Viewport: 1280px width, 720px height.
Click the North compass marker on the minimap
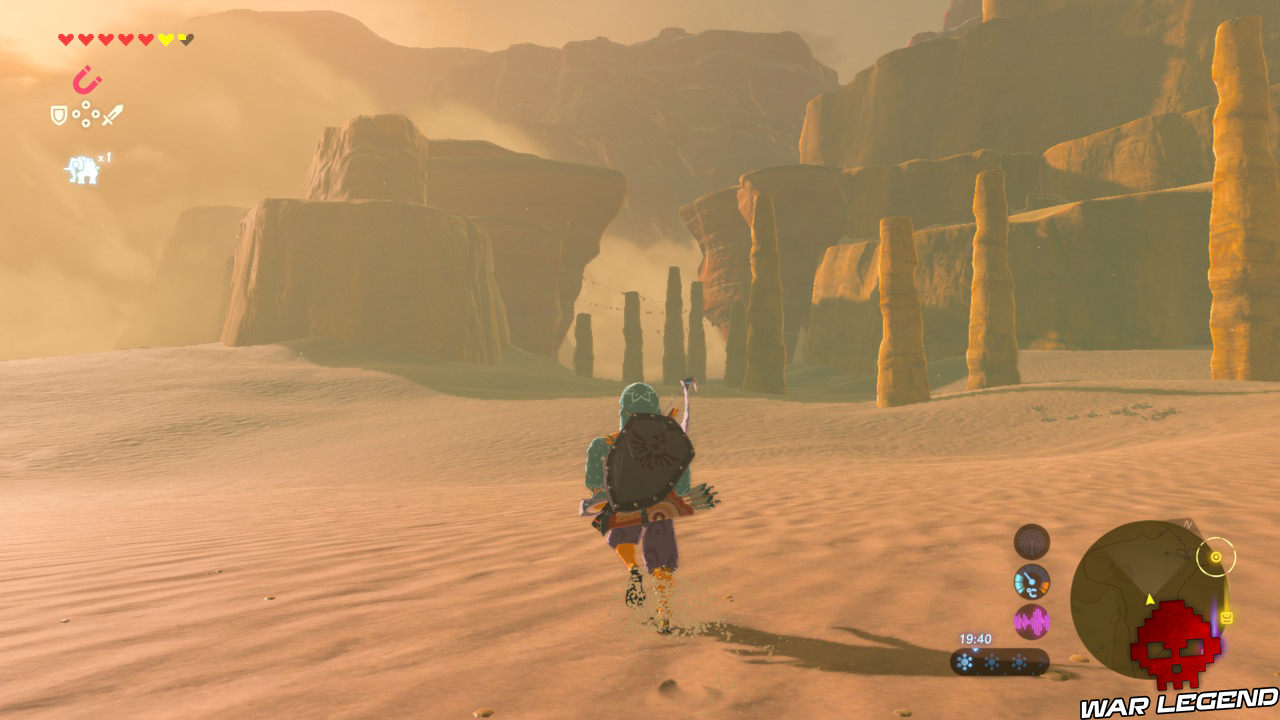(1188, 523)
